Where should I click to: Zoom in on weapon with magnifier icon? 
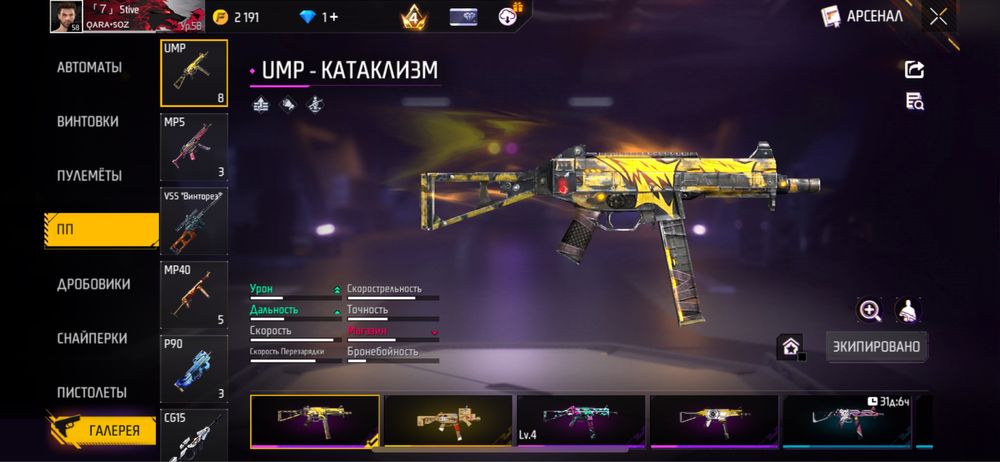pyautogui.click(x=870, y=311)
